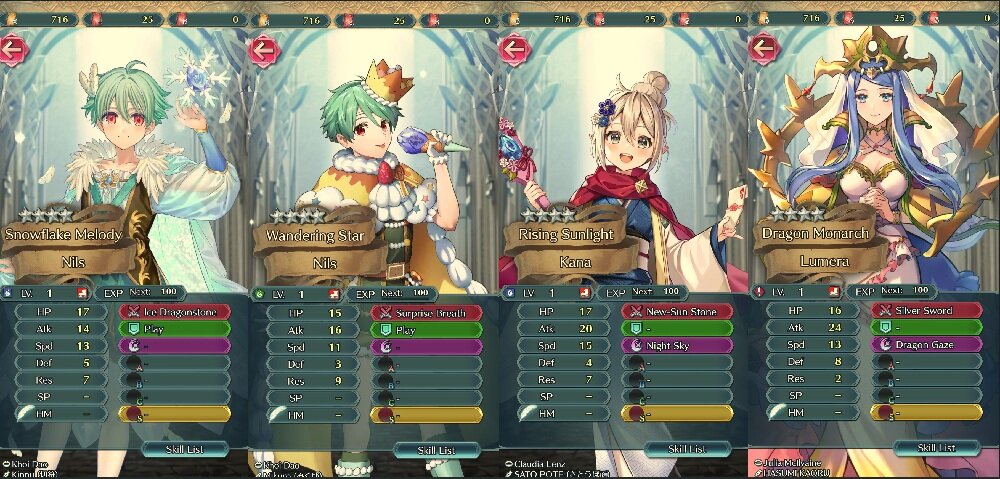Open Skill List on Snowflake Melody Nils panel

[184, 449]
